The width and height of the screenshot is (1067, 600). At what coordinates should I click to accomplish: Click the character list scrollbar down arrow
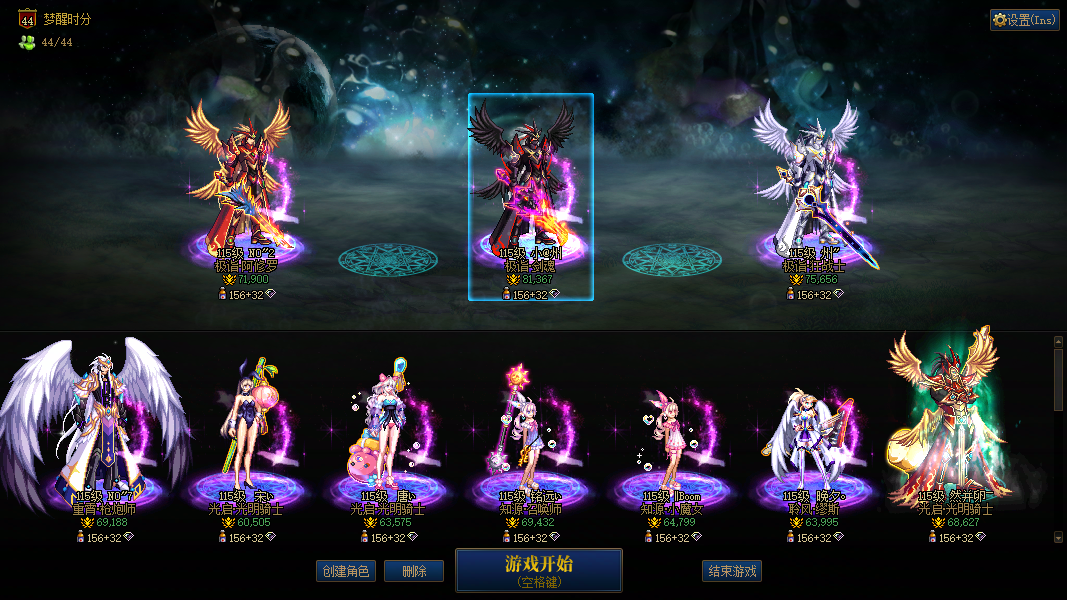(x=1059, y=537)
